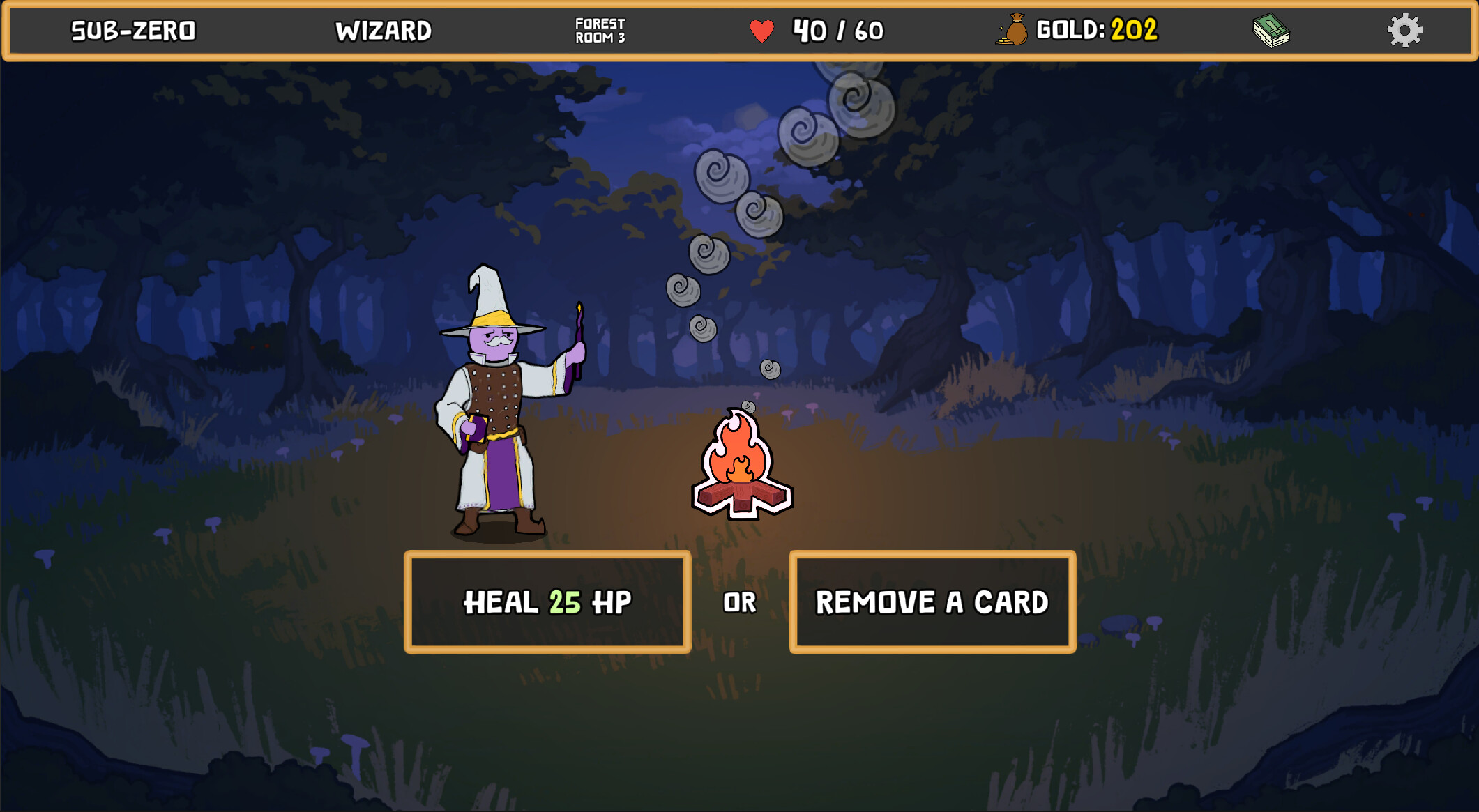Click the Sub-Zero player name
This screenshot has height=812, width=1479.
132,31
